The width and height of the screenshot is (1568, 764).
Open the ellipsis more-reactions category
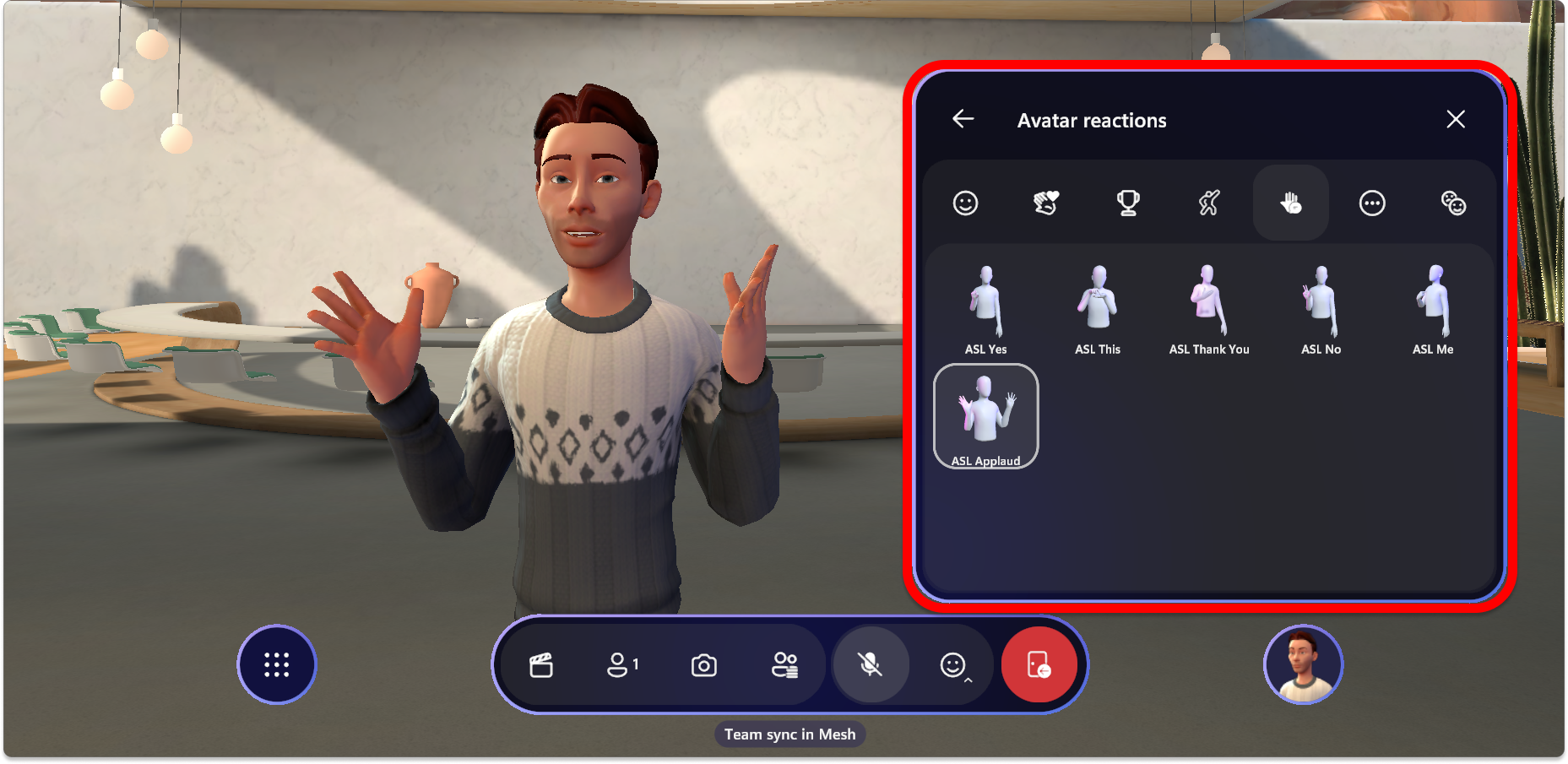pos(1372,203)
